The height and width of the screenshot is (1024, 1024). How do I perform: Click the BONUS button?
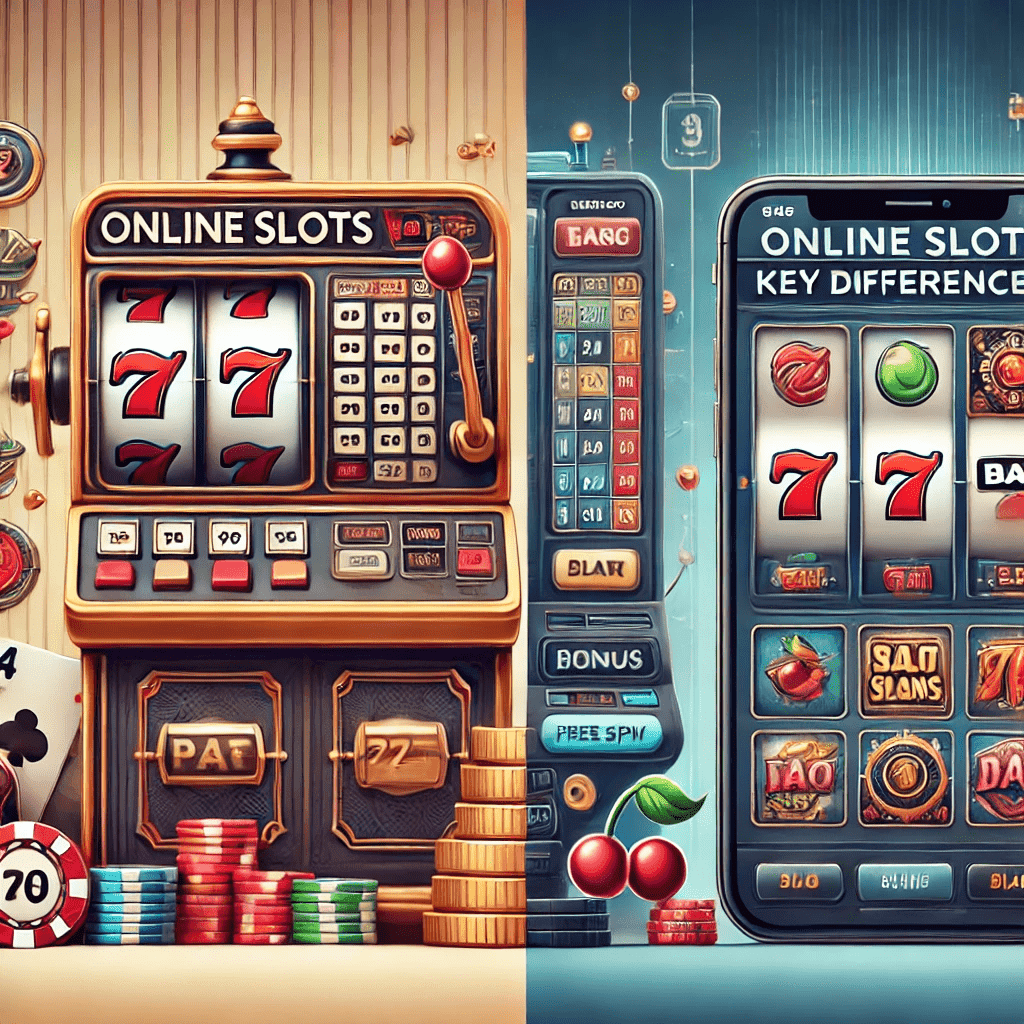[x=599, y=659]
